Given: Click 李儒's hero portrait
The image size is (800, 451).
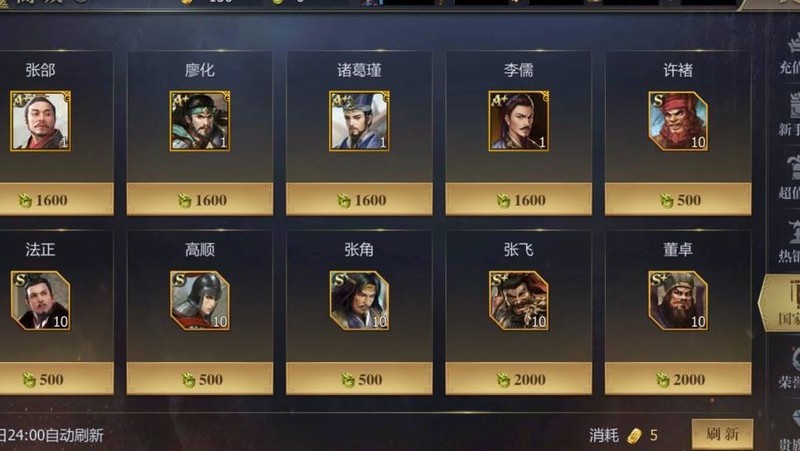Looking at the screenshot, I should [x=518, y=121].
